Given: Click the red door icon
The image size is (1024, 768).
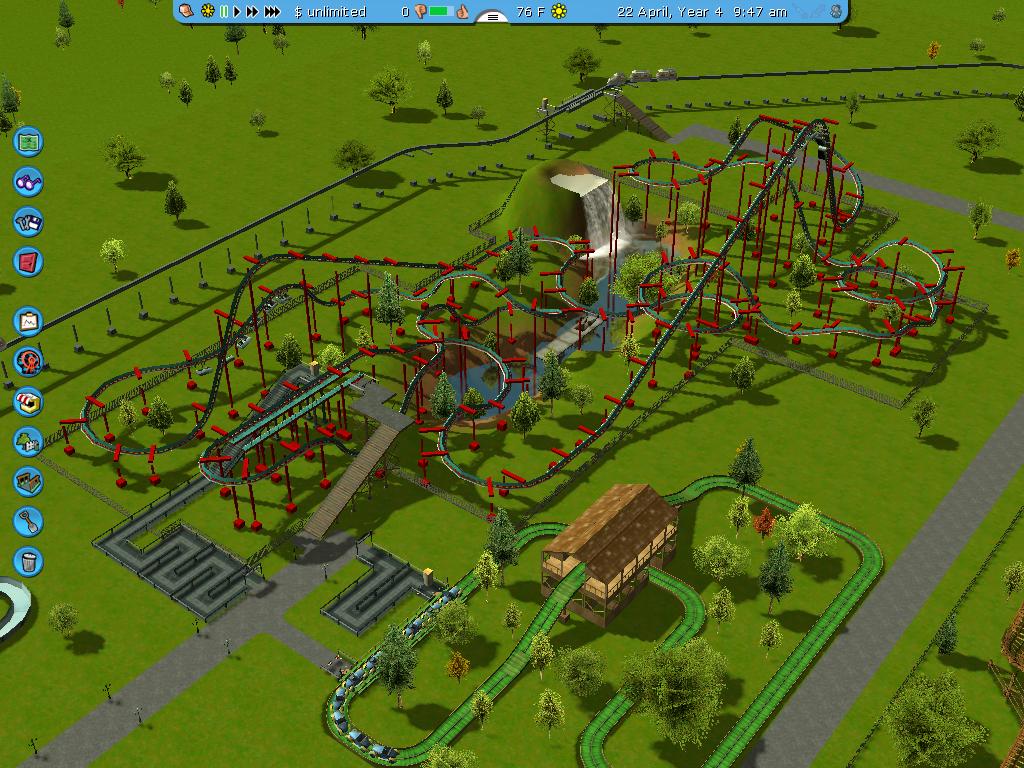Looking at the screenshot, I should 28,262.
